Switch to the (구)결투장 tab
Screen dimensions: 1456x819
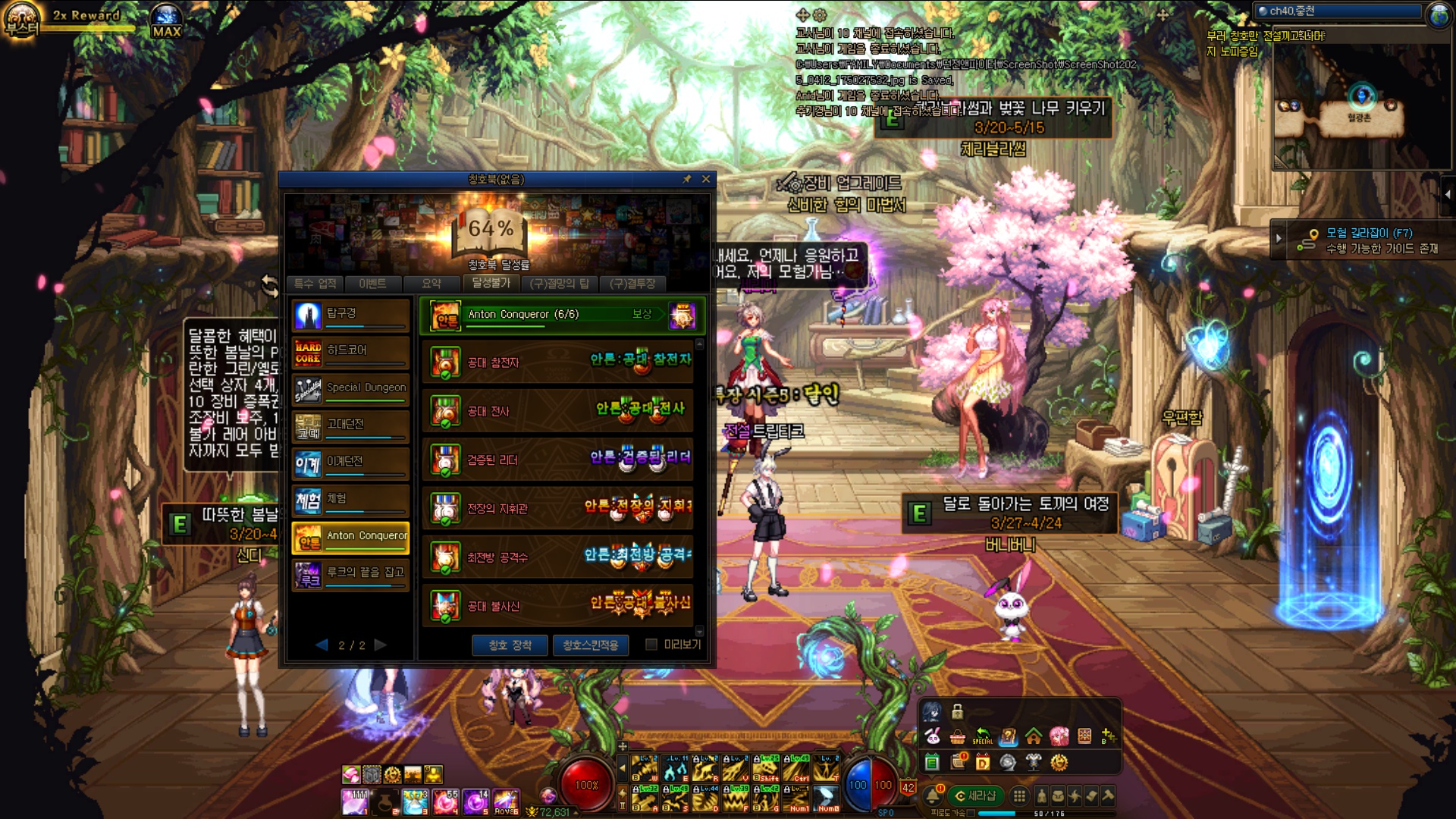click(632, 284)
